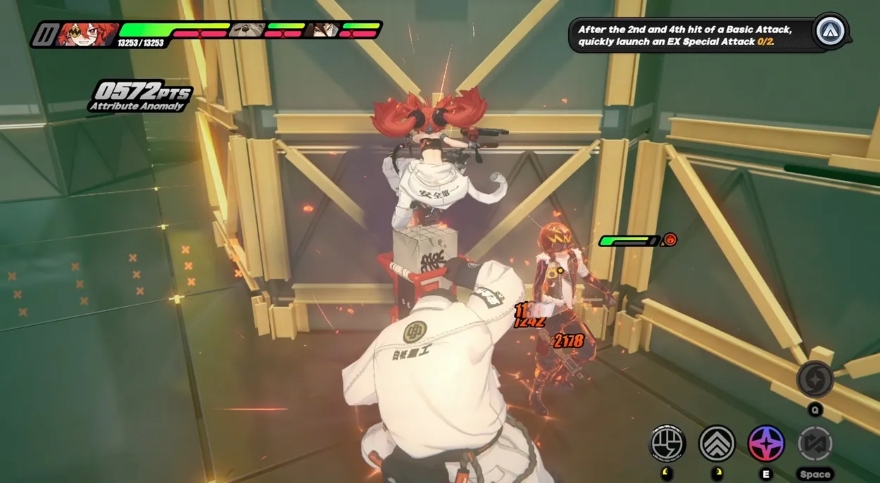The height and width of the screenshot is (483, 880).
Task: Activate the fist Basic Attack icon
Action: pos(667,443)
